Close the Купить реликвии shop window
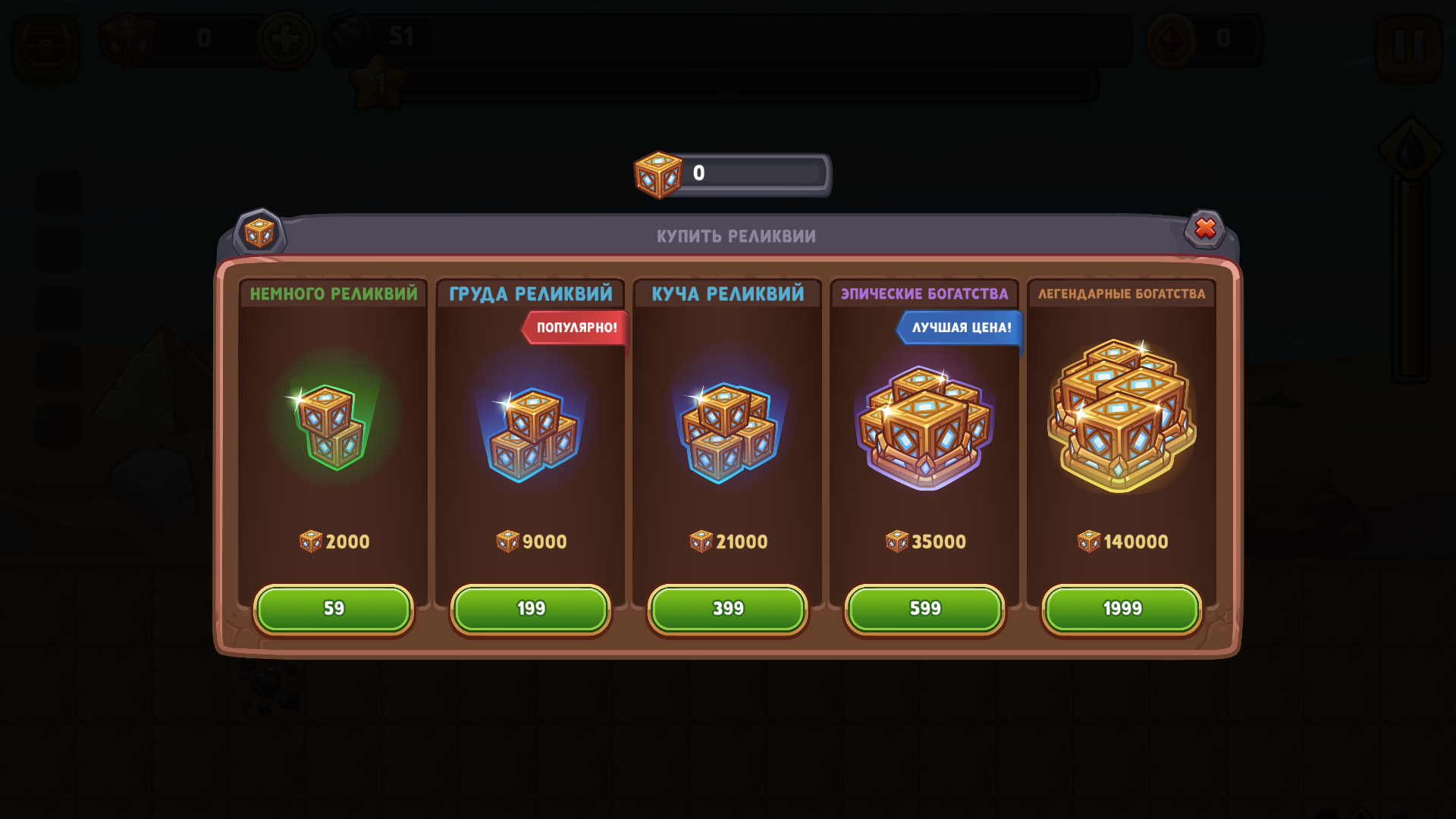 click(x=1205, y=228)
